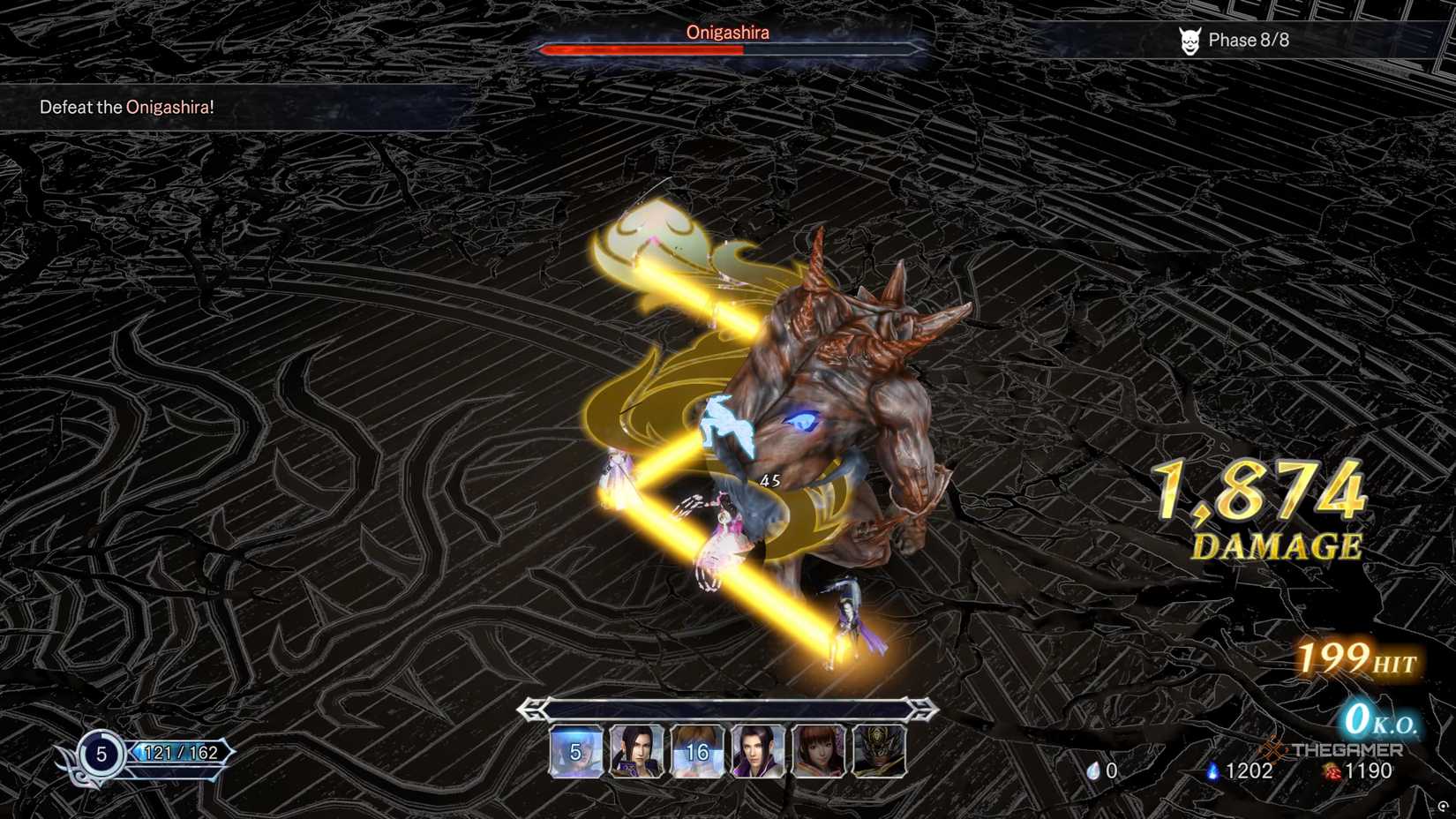The height and width of the screenshot is (819, 1456).
Task: Click the demon skull icon beside Phase 8/8
Action: click(x=1190, y=39)
